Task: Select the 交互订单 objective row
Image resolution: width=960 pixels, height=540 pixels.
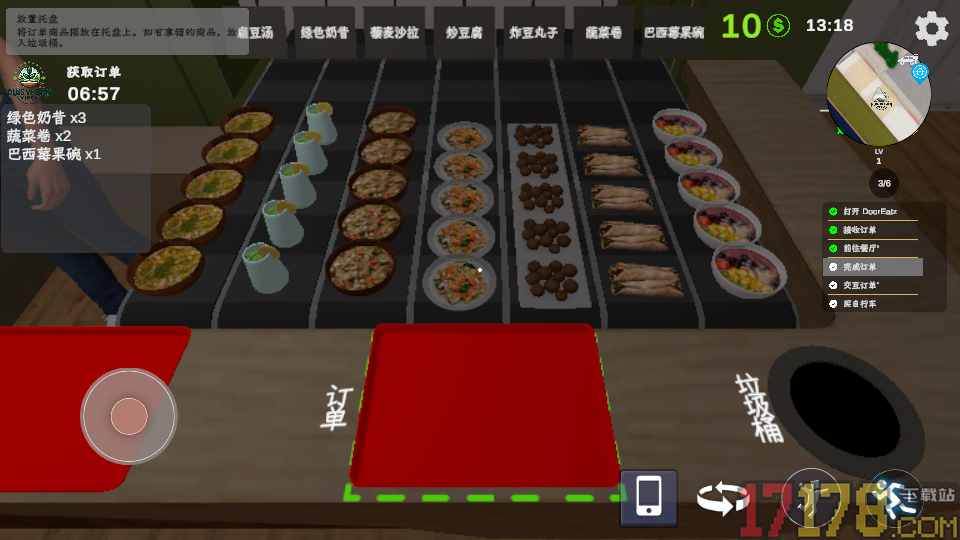Action: tap(873, 285)
